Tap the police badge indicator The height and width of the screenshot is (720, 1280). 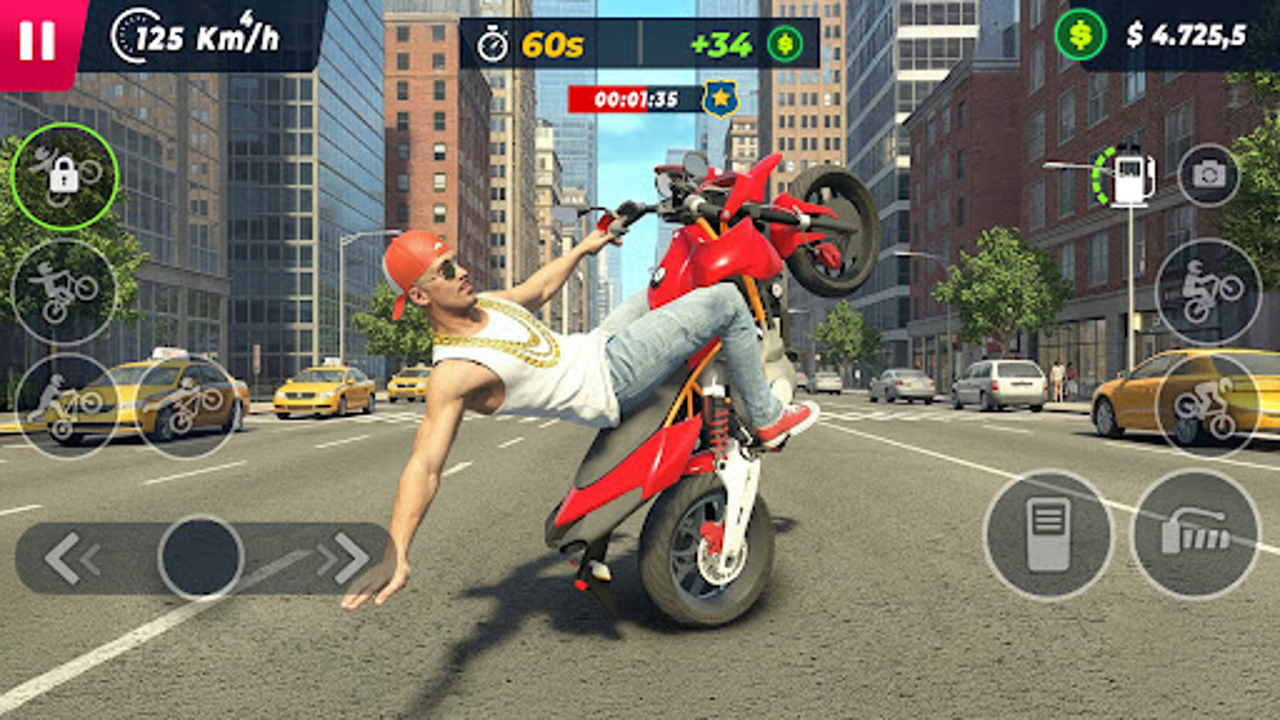pyautogui.click(x=718, y=98)
